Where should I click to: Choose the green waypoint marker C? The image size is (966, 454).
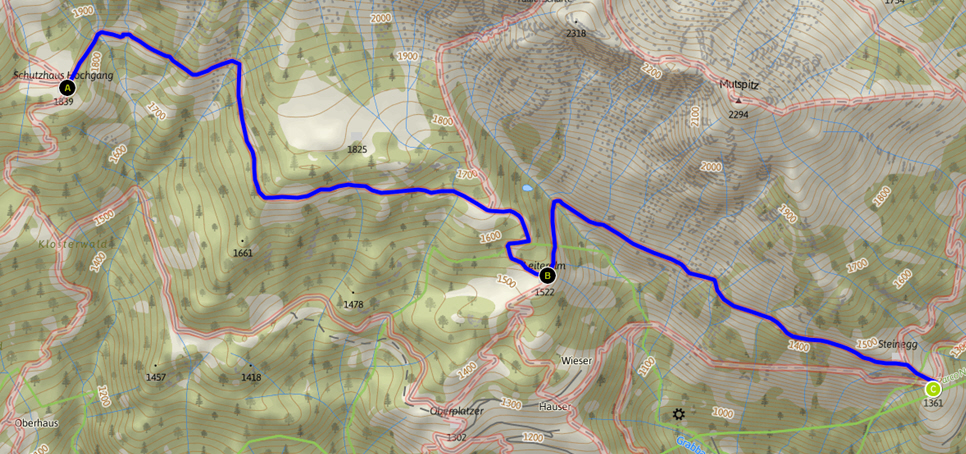coord(932,389)
